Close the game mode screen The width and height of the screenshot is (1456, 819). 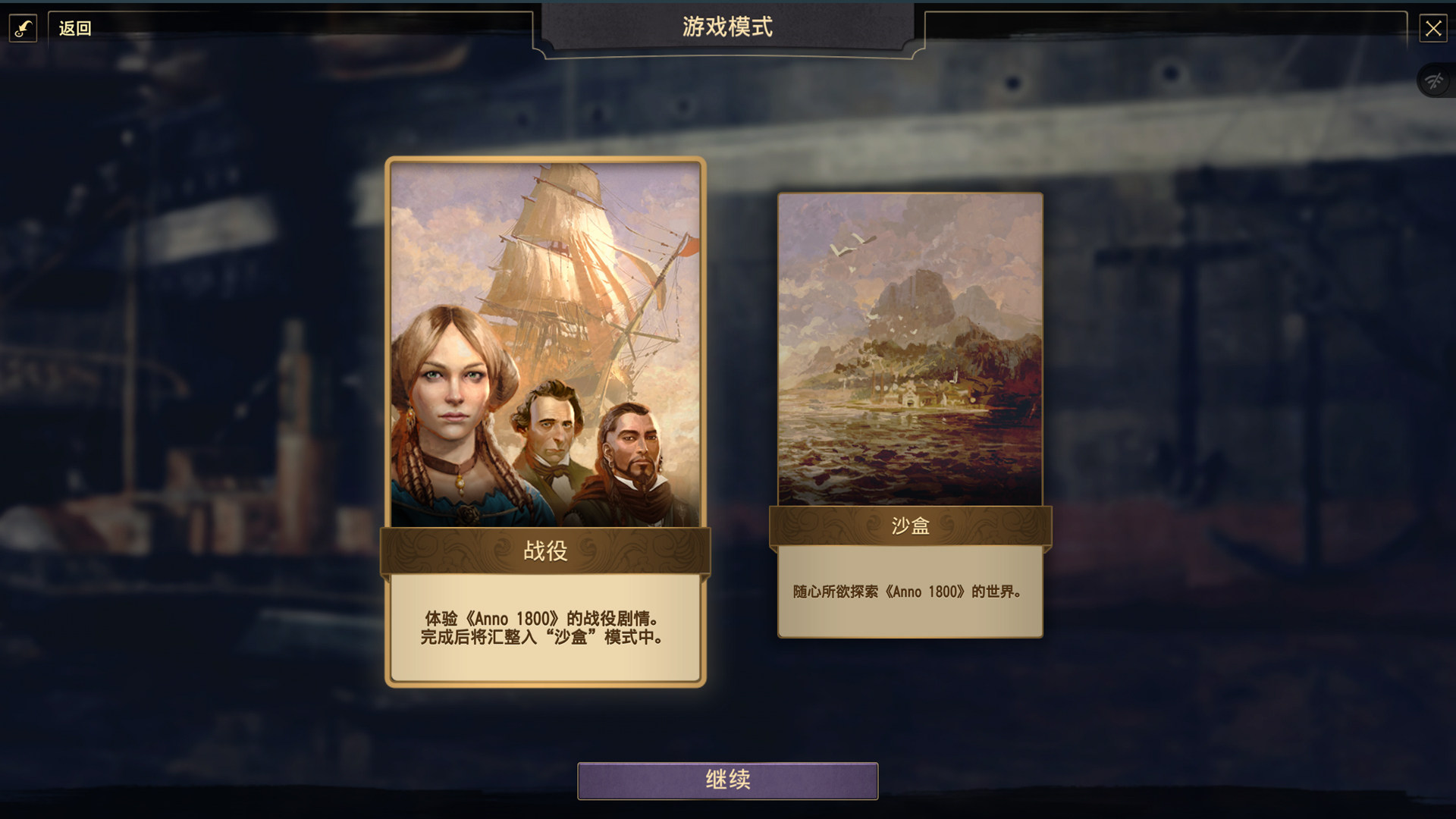pos(1432,29)
